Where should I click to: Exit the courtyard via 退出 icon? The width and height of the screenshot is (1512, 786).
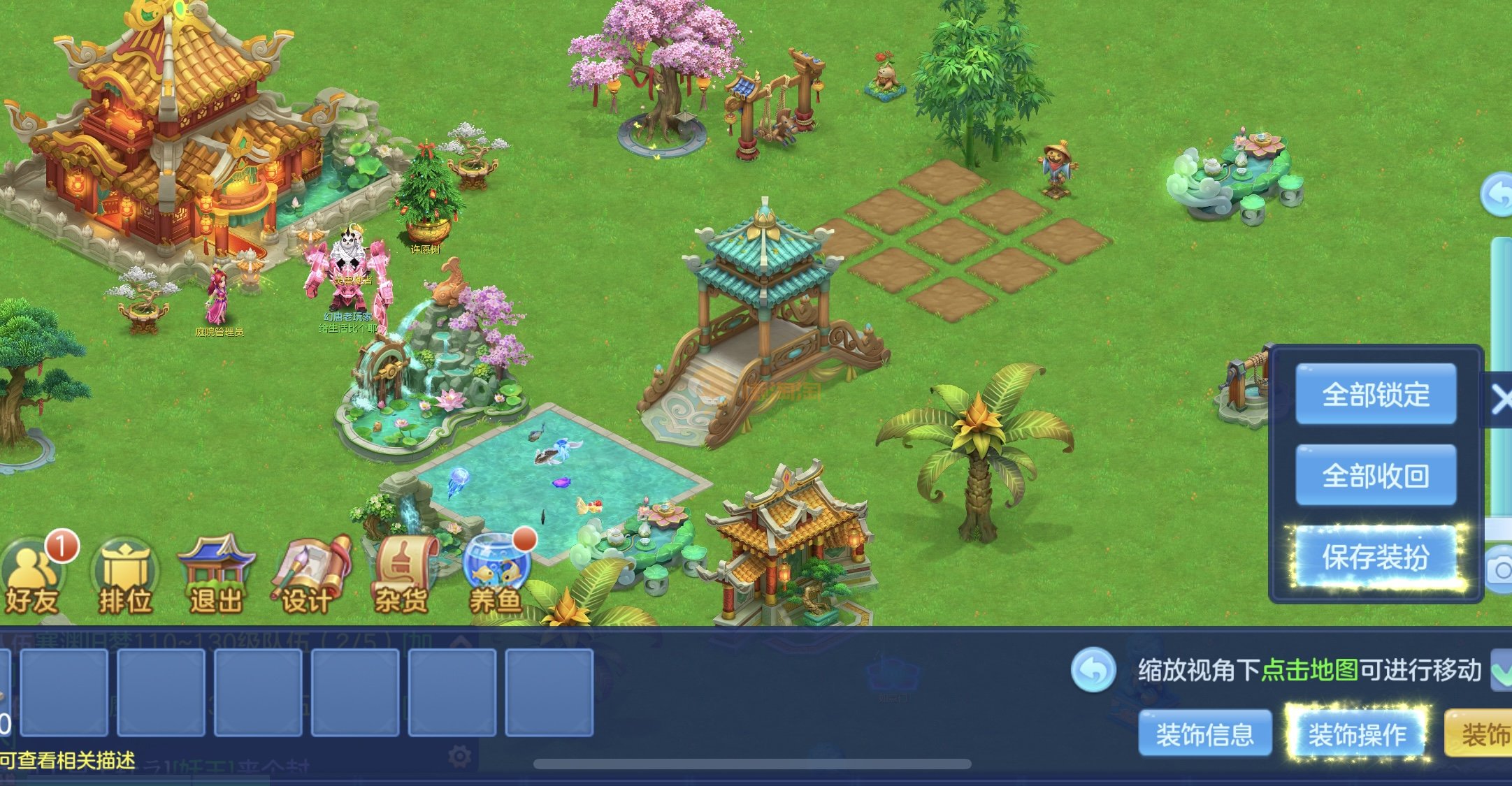point(216,576)
